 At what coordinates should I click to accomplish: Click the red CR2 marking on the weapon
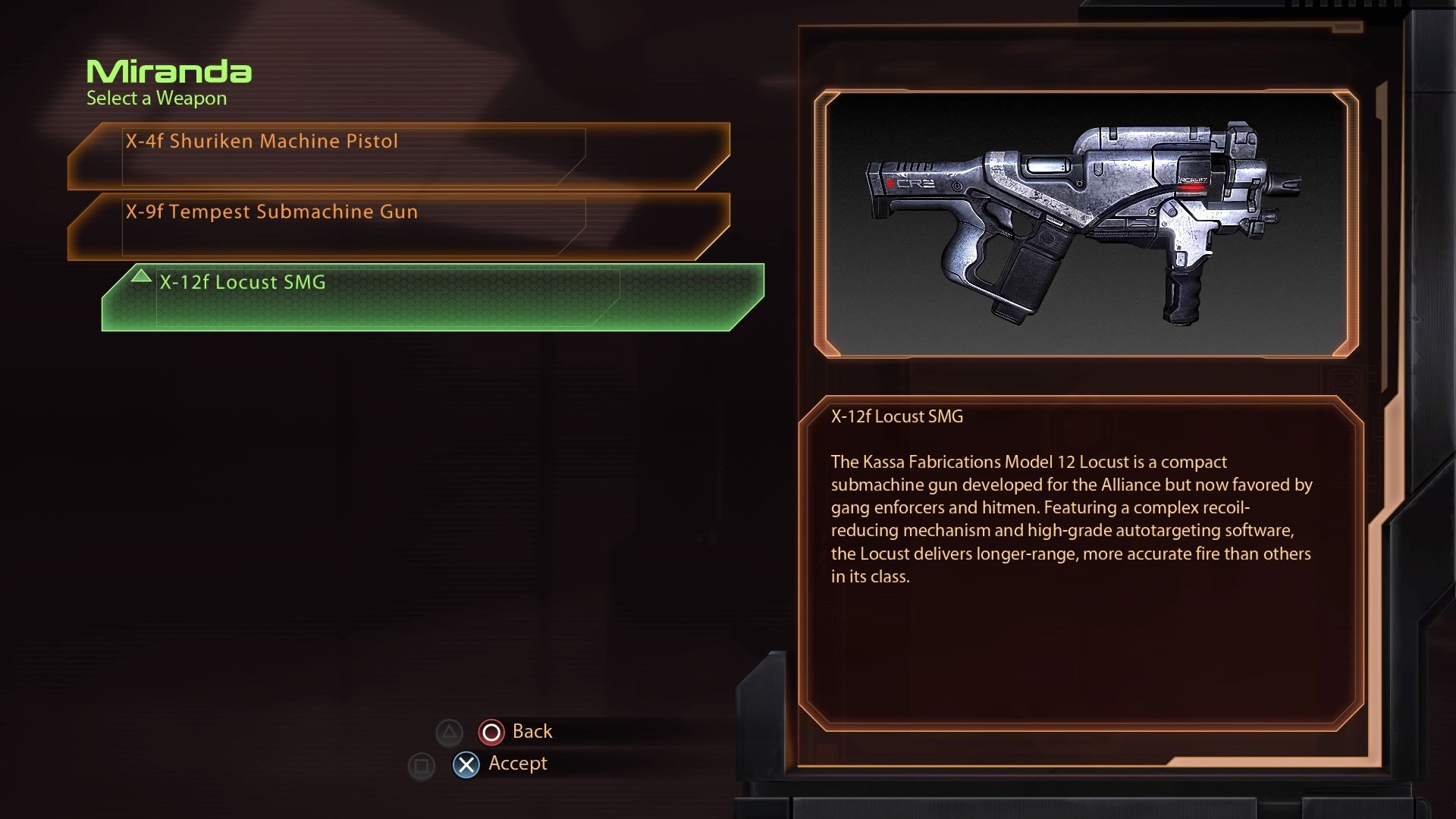coord(910,184)
